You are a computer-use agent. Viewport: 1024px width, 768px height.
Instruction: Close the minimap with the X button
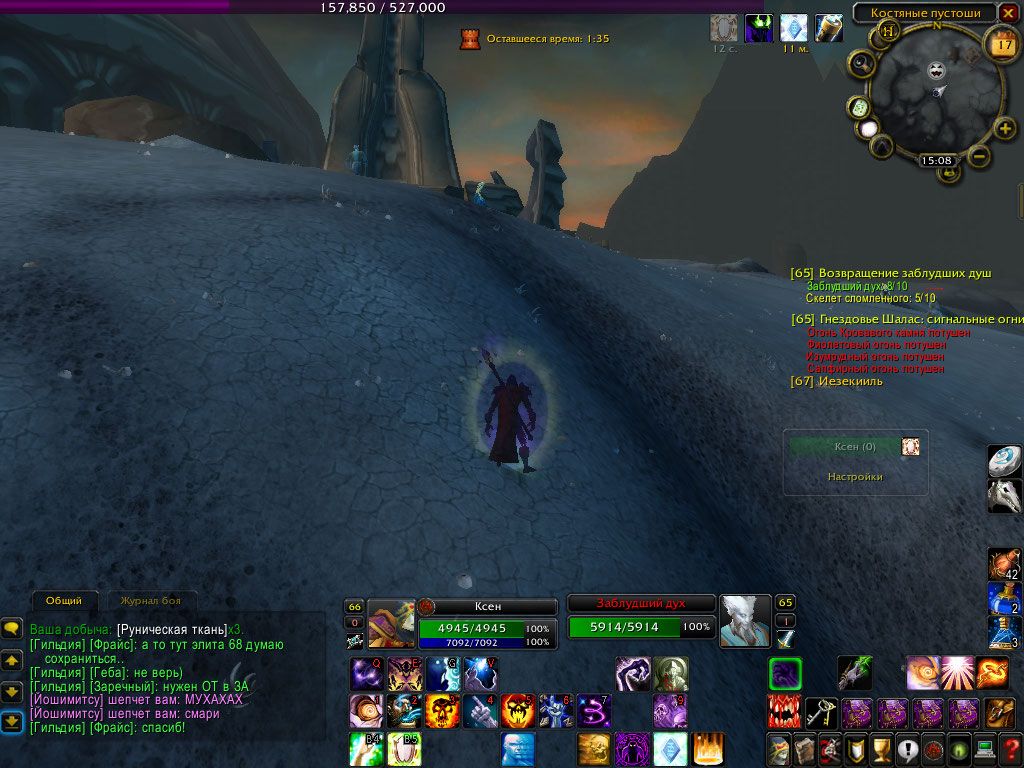tap(1006, 13)
